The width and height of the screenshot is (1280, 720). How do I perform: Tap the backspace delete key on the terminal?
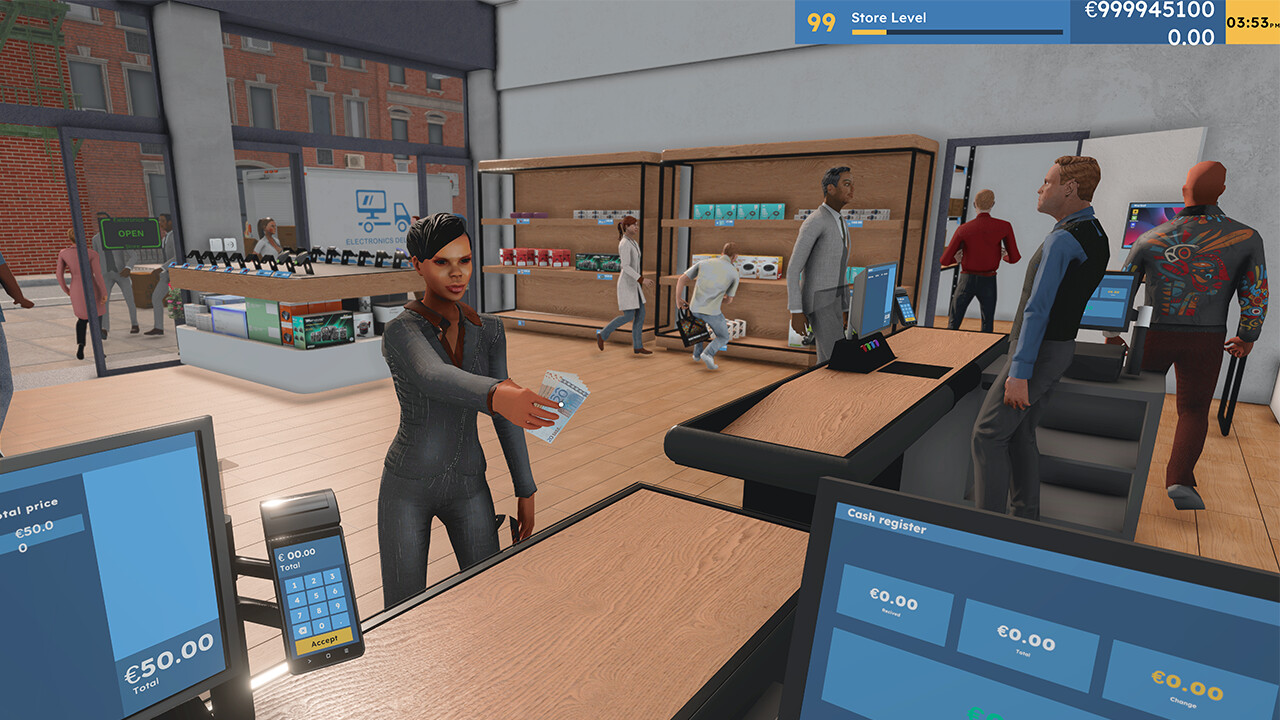(x=302, y=629)
